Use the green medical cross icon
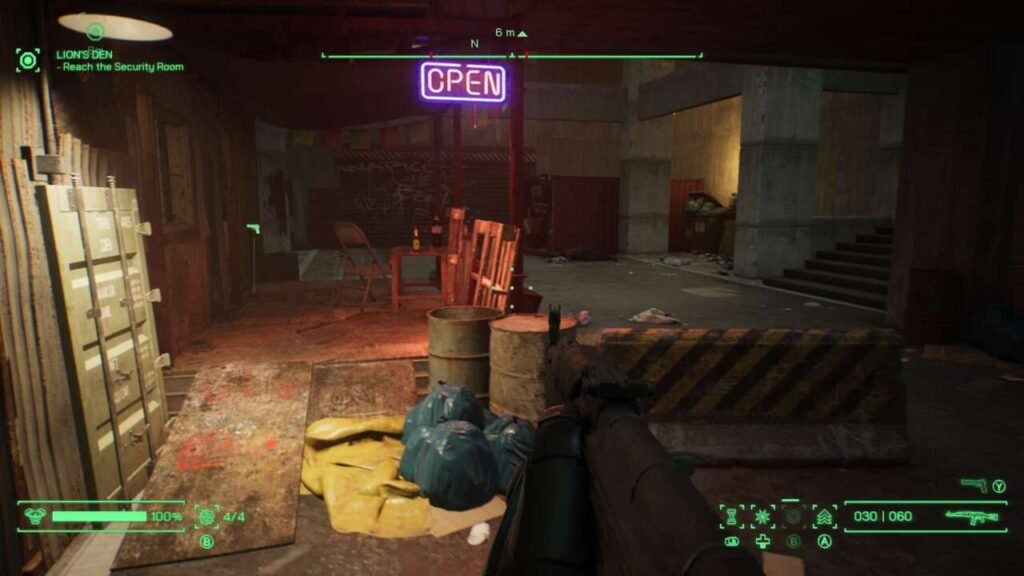1024x576 pixels. pyautogui.click(x=763, y=542)
